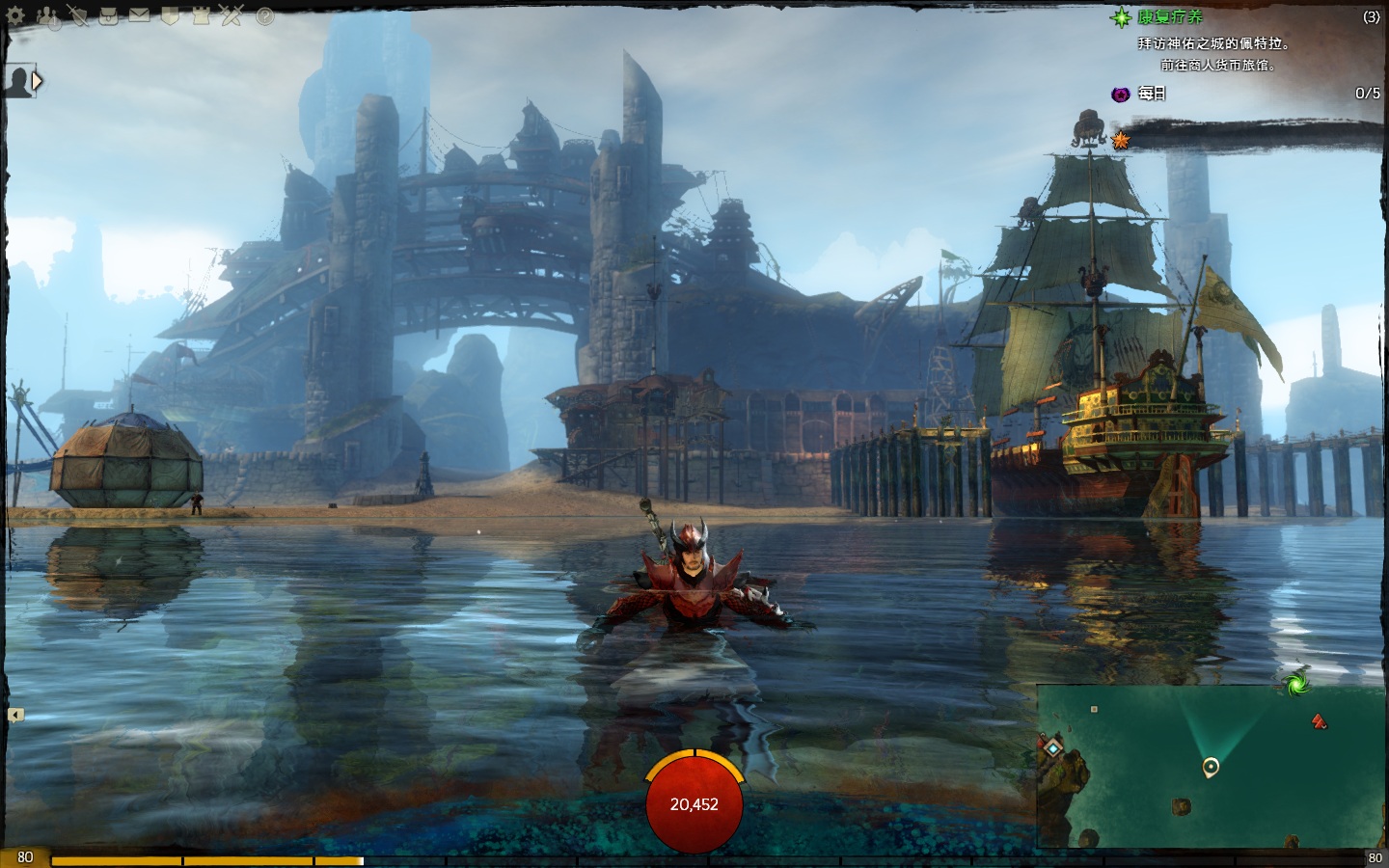Open the contacts and friends panel

pos(48,16)
